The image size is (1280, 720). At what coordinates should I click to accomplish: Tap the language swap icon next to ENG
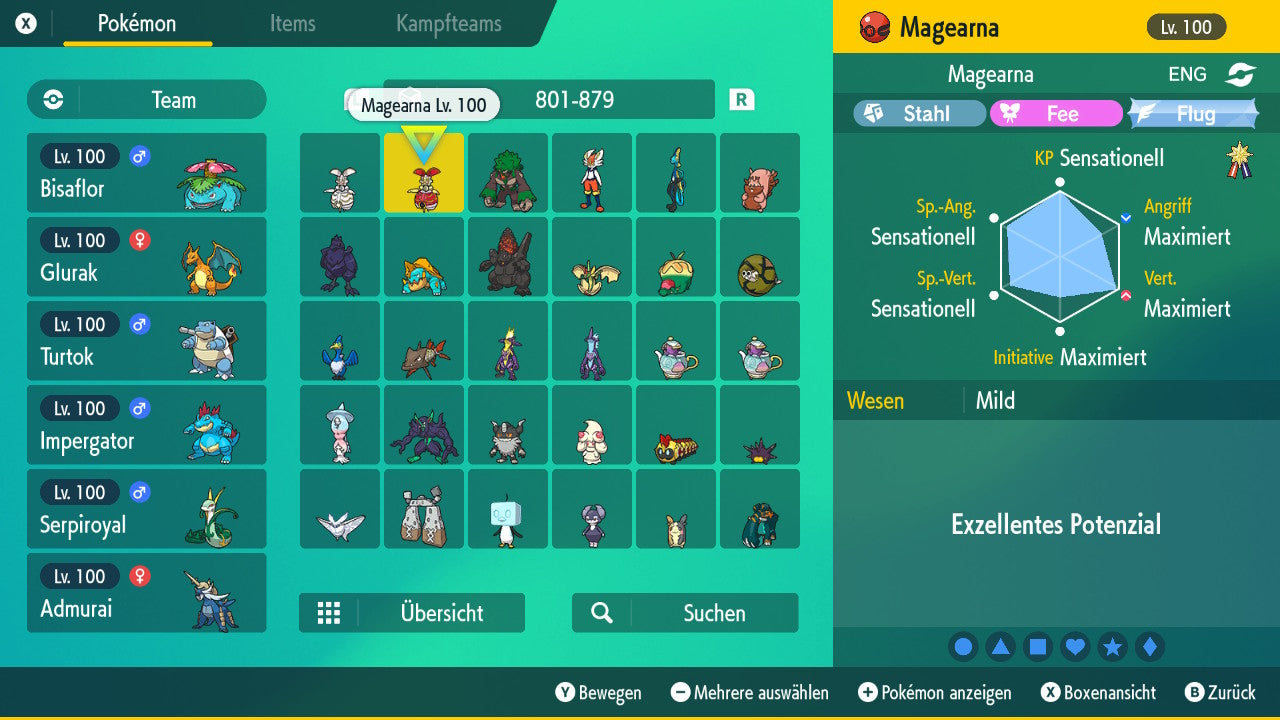point(1240,73)
